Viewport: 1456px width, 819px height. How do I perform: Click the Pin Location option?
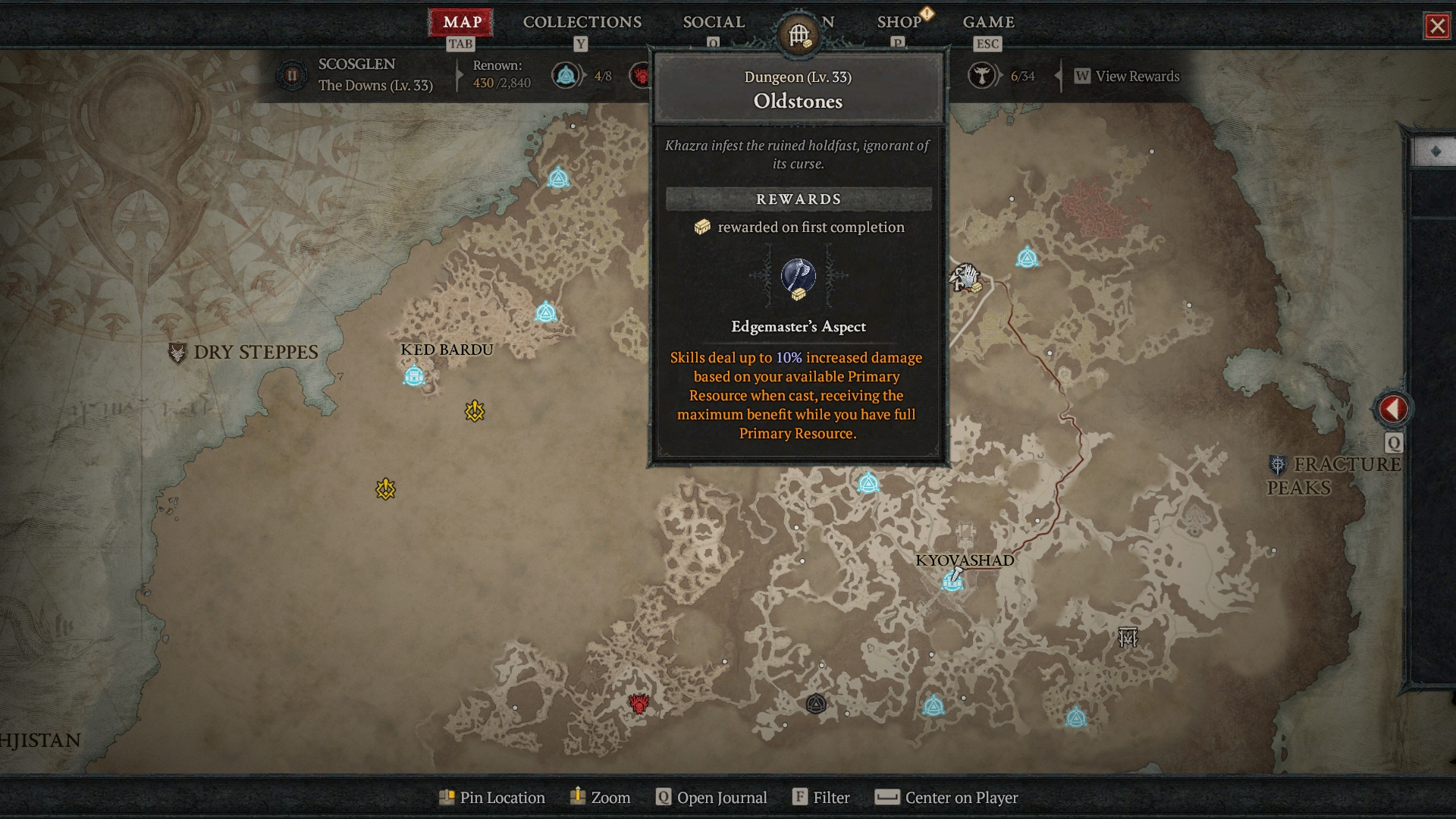[x=492, y=797]
